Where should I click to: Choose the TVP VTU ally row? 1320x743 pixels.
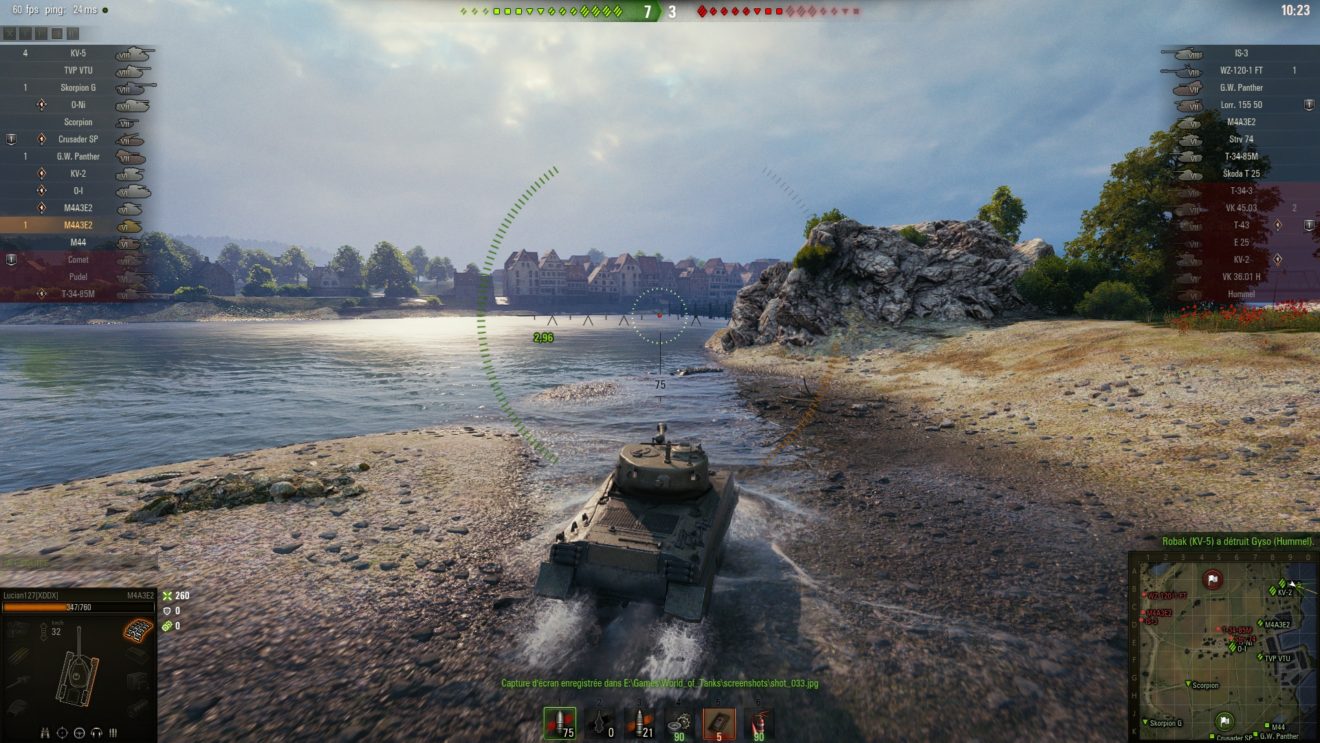coord(78,70)
